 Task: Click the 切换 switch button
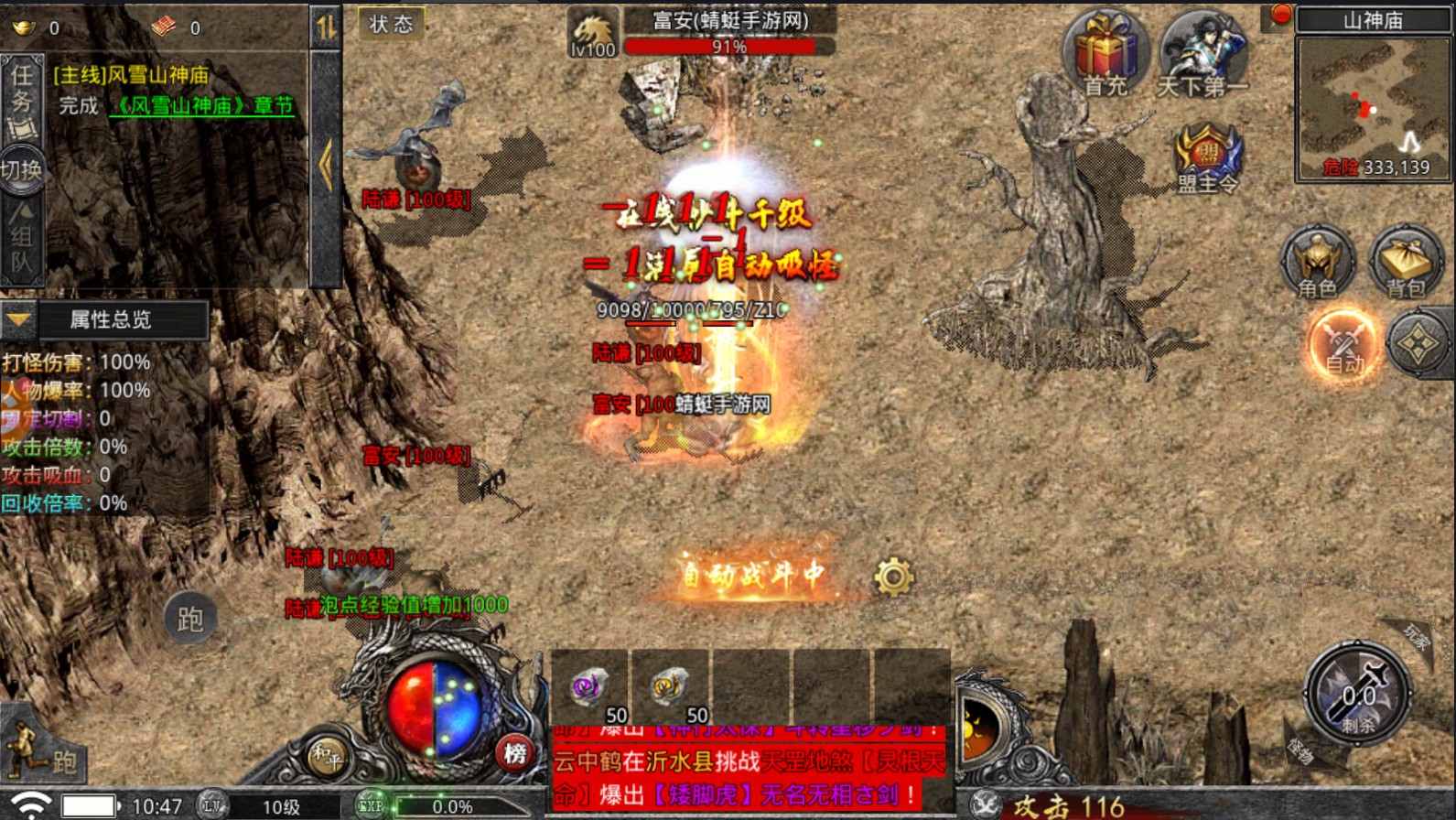coord(21,170)
